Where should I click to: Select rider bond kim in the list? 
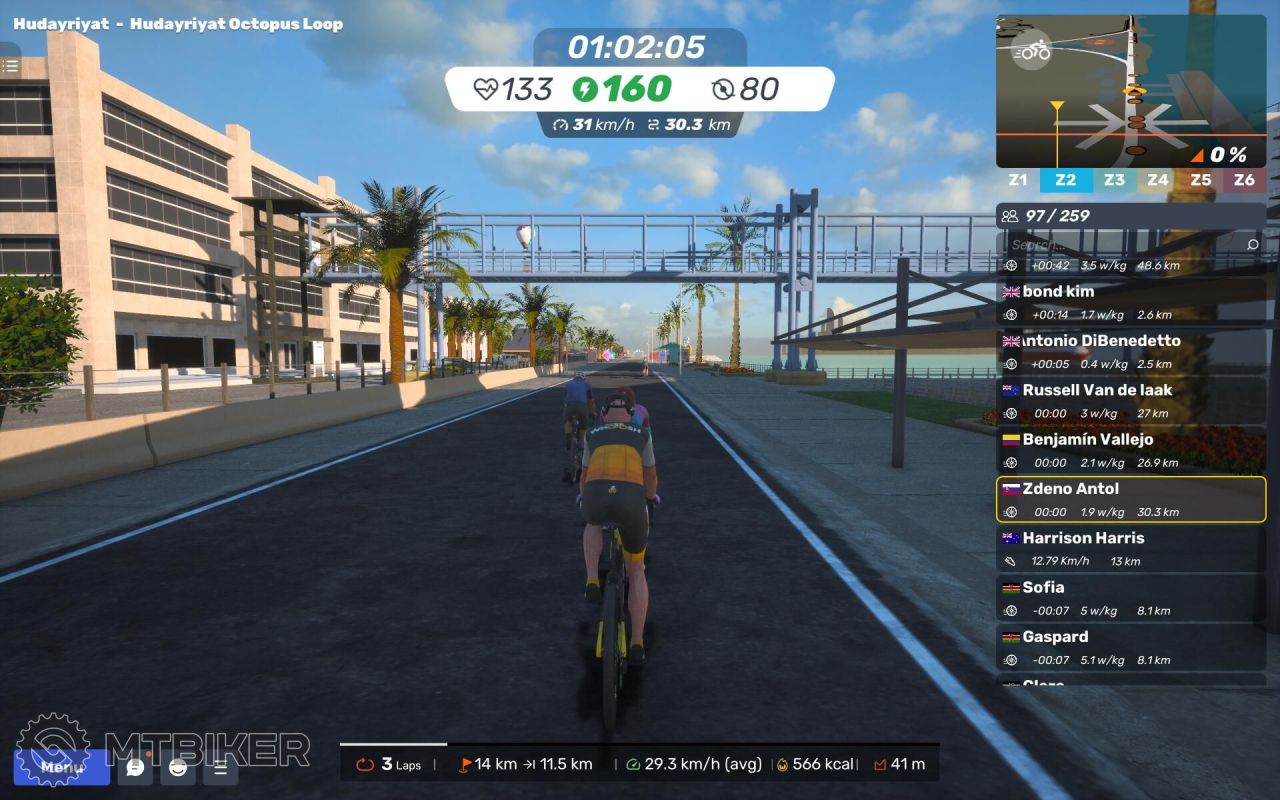click(x=1130, y=302)
